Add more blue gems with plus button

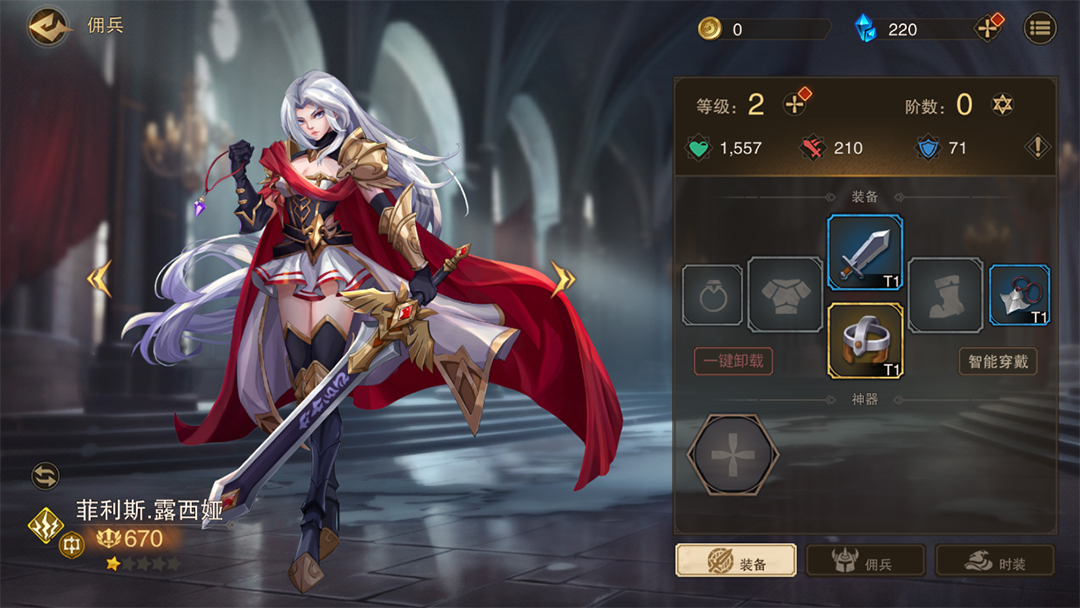(x=988, y=28)
